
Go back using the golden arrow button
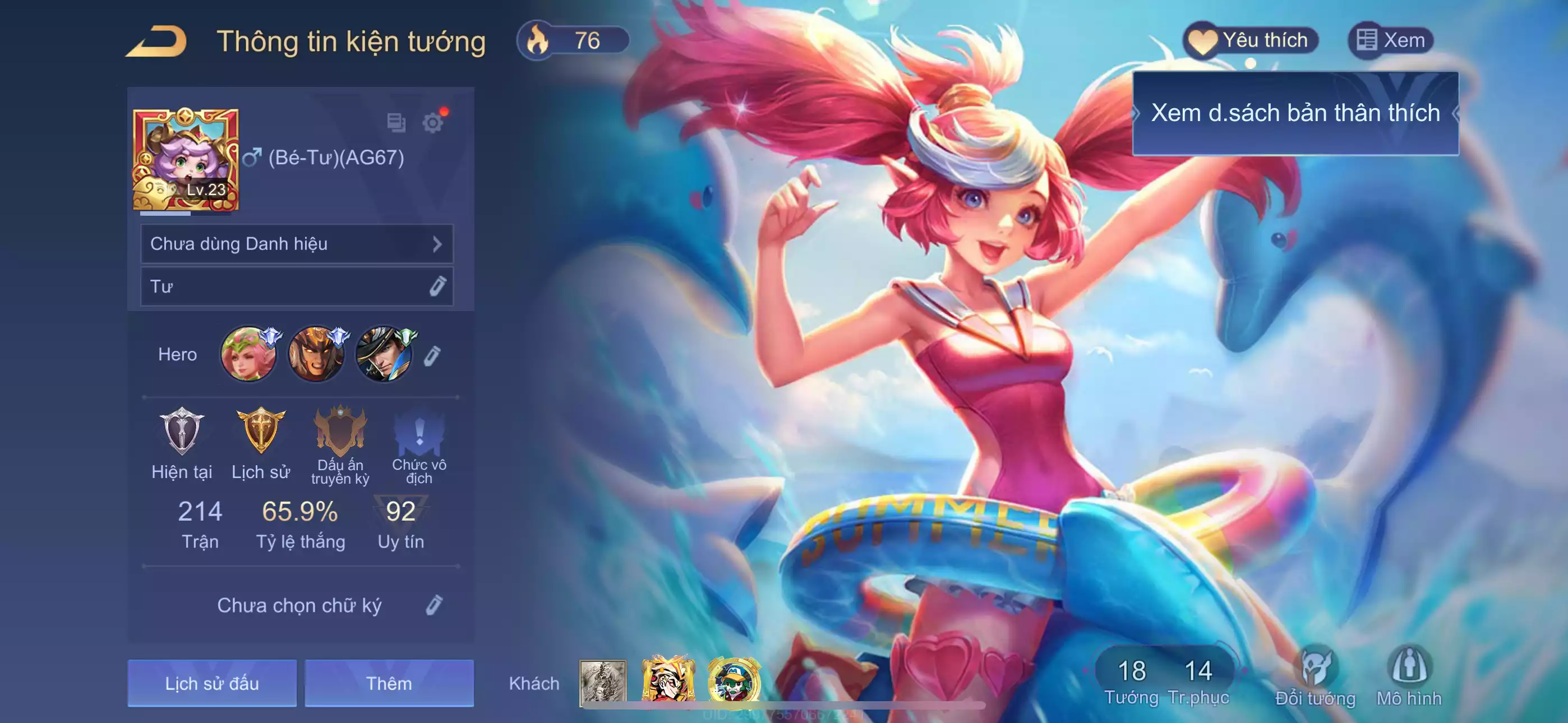click(156, 41)
